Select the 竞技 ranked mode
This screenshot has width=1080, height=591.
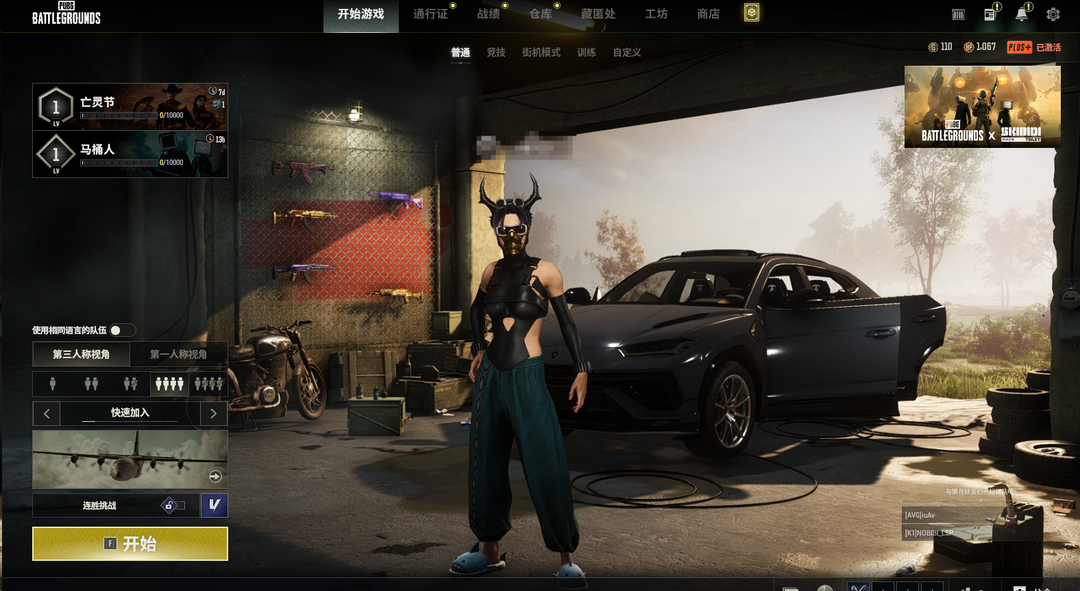(496, 52)
